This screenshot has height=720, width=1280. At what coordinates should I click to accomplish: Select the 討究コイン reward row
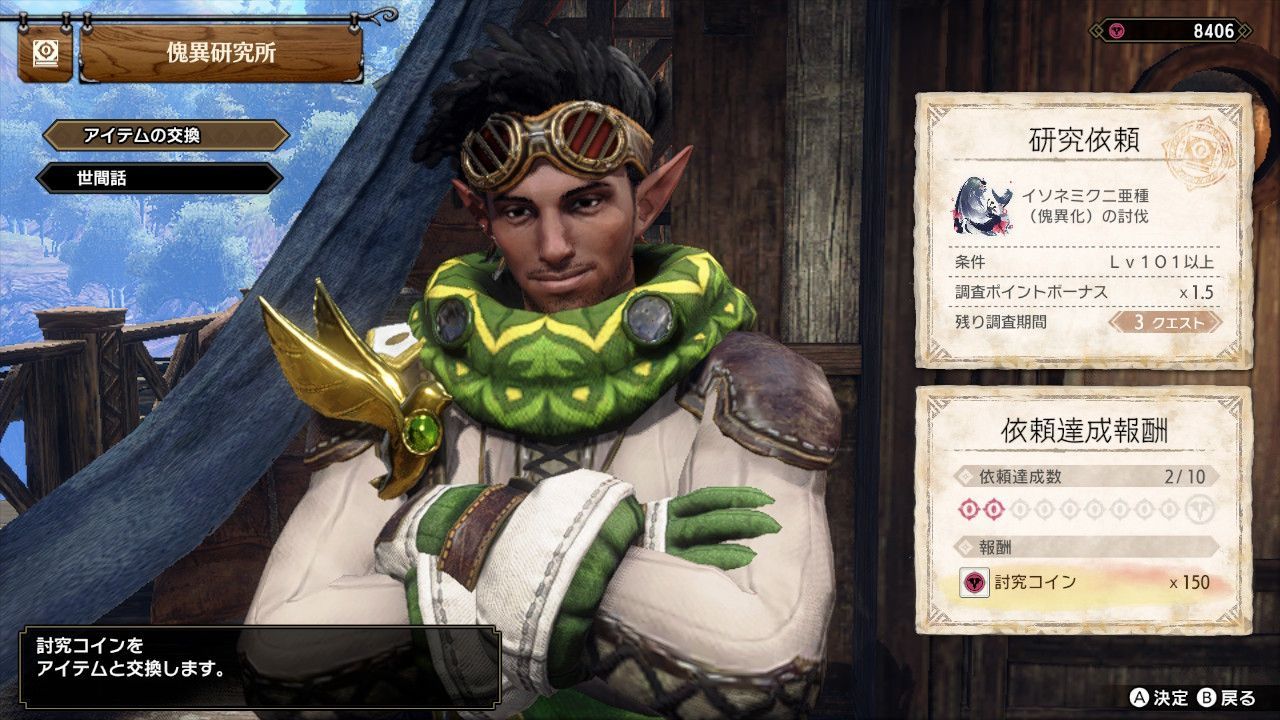pyautogui.click(x=1084, y=582)
